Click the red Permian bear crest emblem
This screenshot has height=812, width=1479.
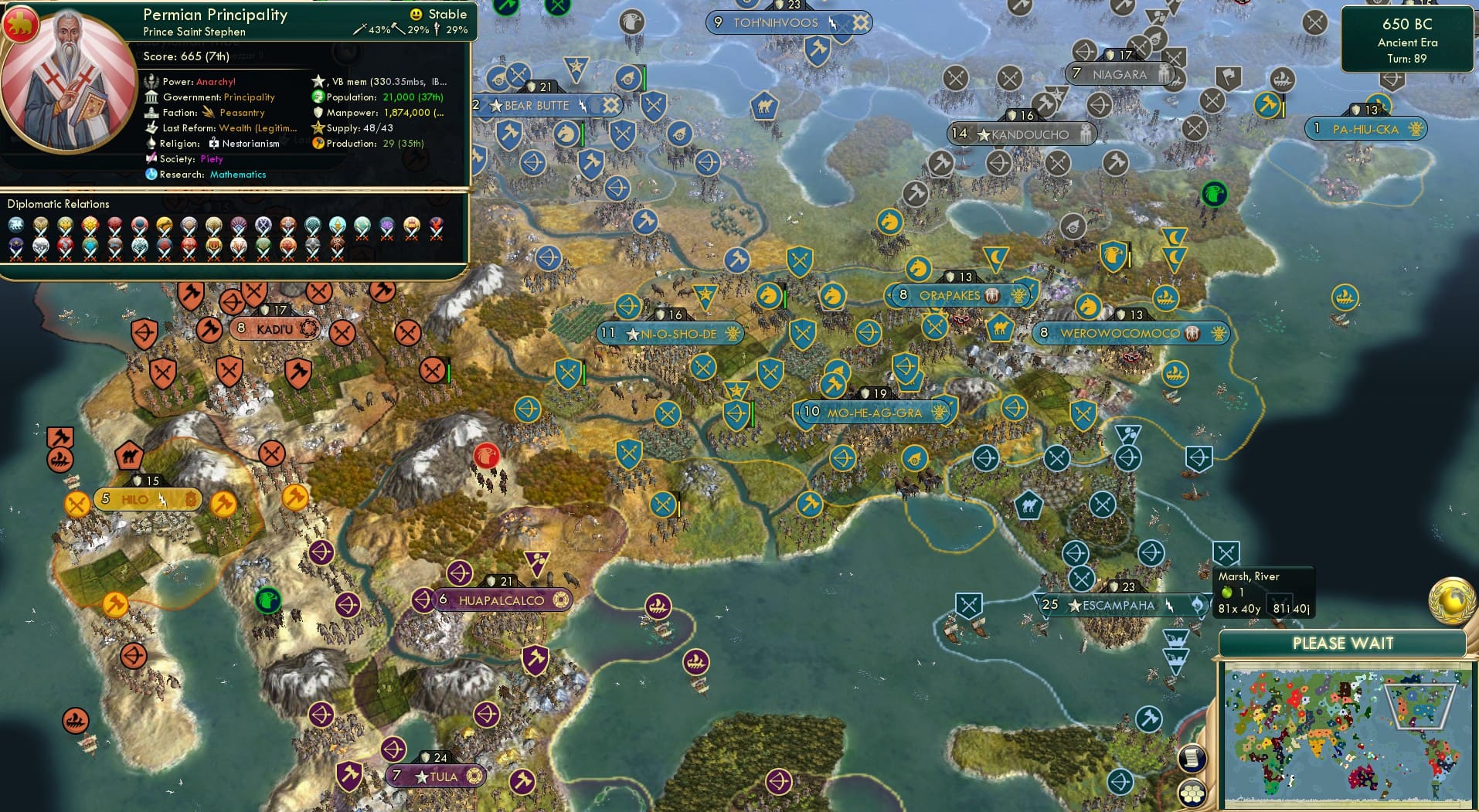[22, 24]
